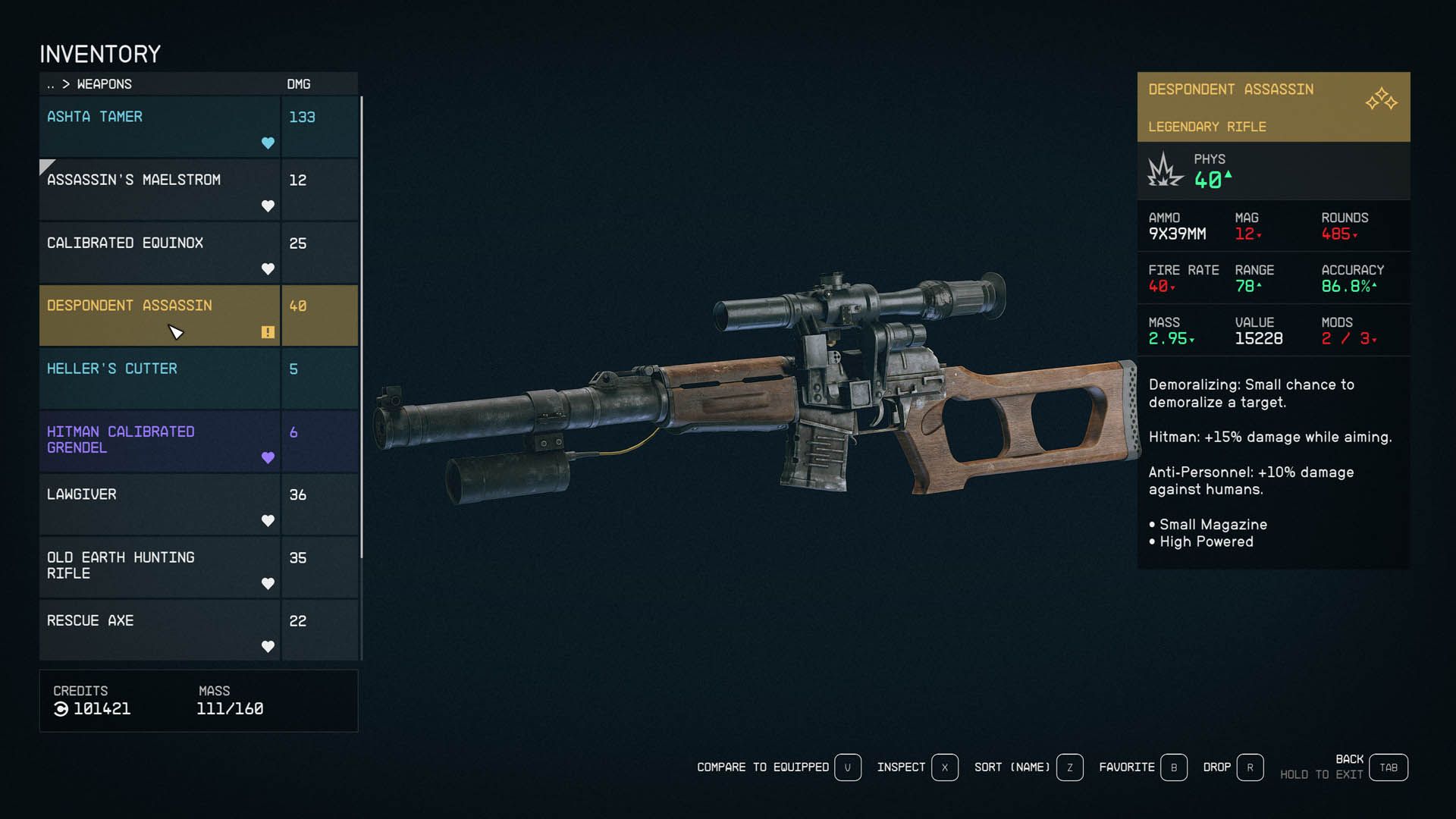Click the FAVORITE action label
Viewport: 1456px width, 819px height.
coord(1128,767)
